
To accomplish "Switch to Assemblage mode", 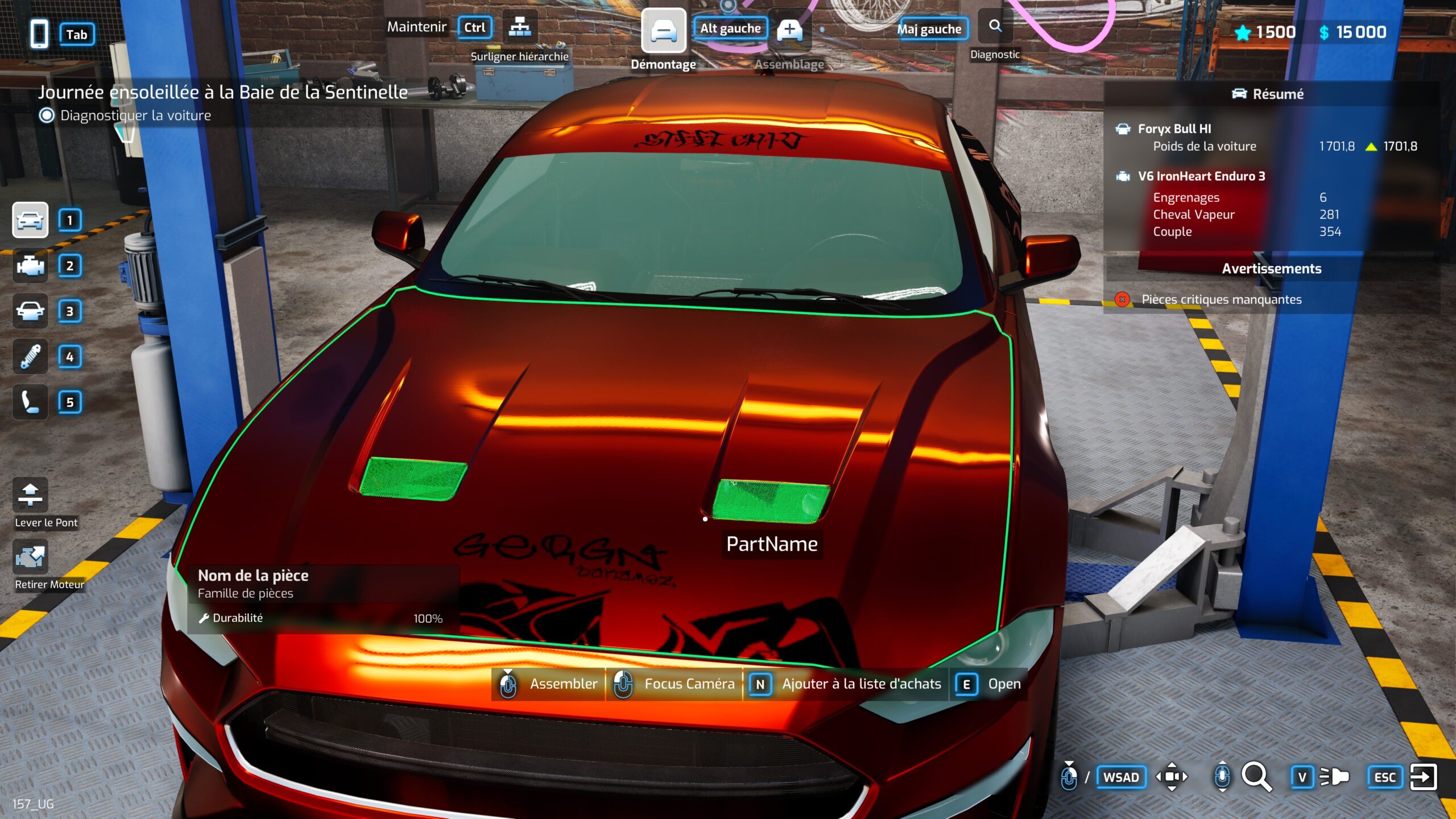I will [789, 31].
